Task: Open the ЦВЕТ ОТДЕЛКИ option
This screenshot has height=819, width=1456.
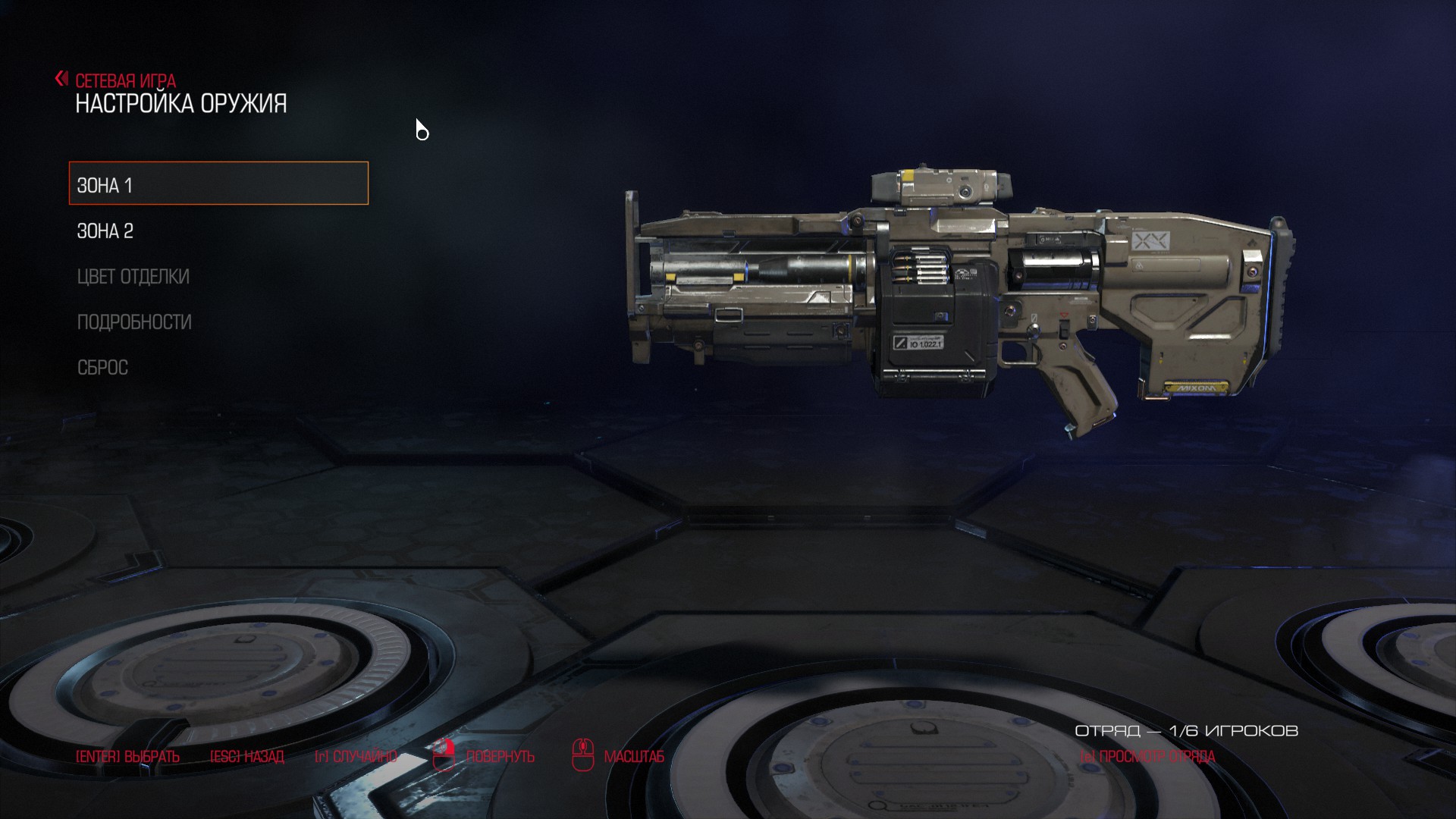Action: pyautogui.click(x=133, y=276)
